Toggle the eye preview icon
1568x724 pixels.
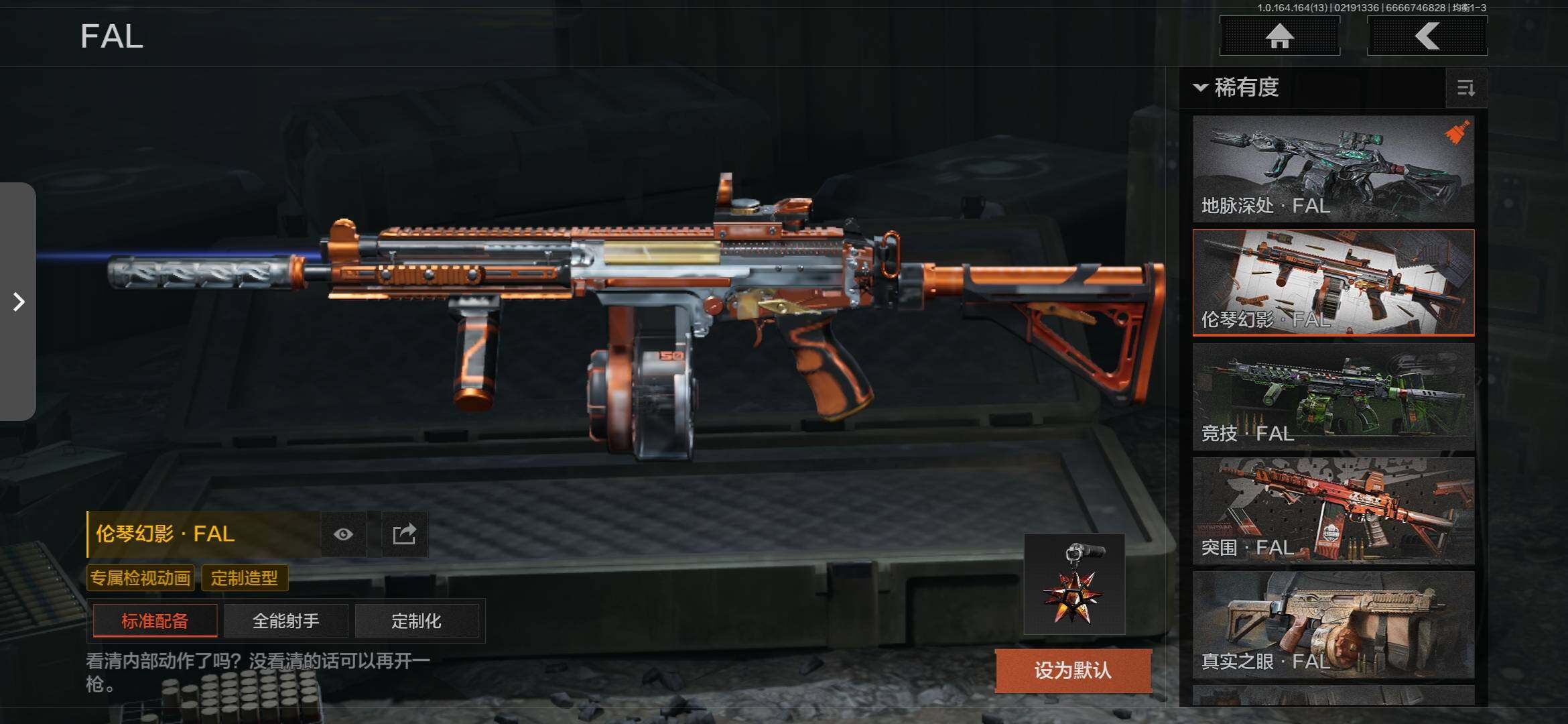pos(343,534)
